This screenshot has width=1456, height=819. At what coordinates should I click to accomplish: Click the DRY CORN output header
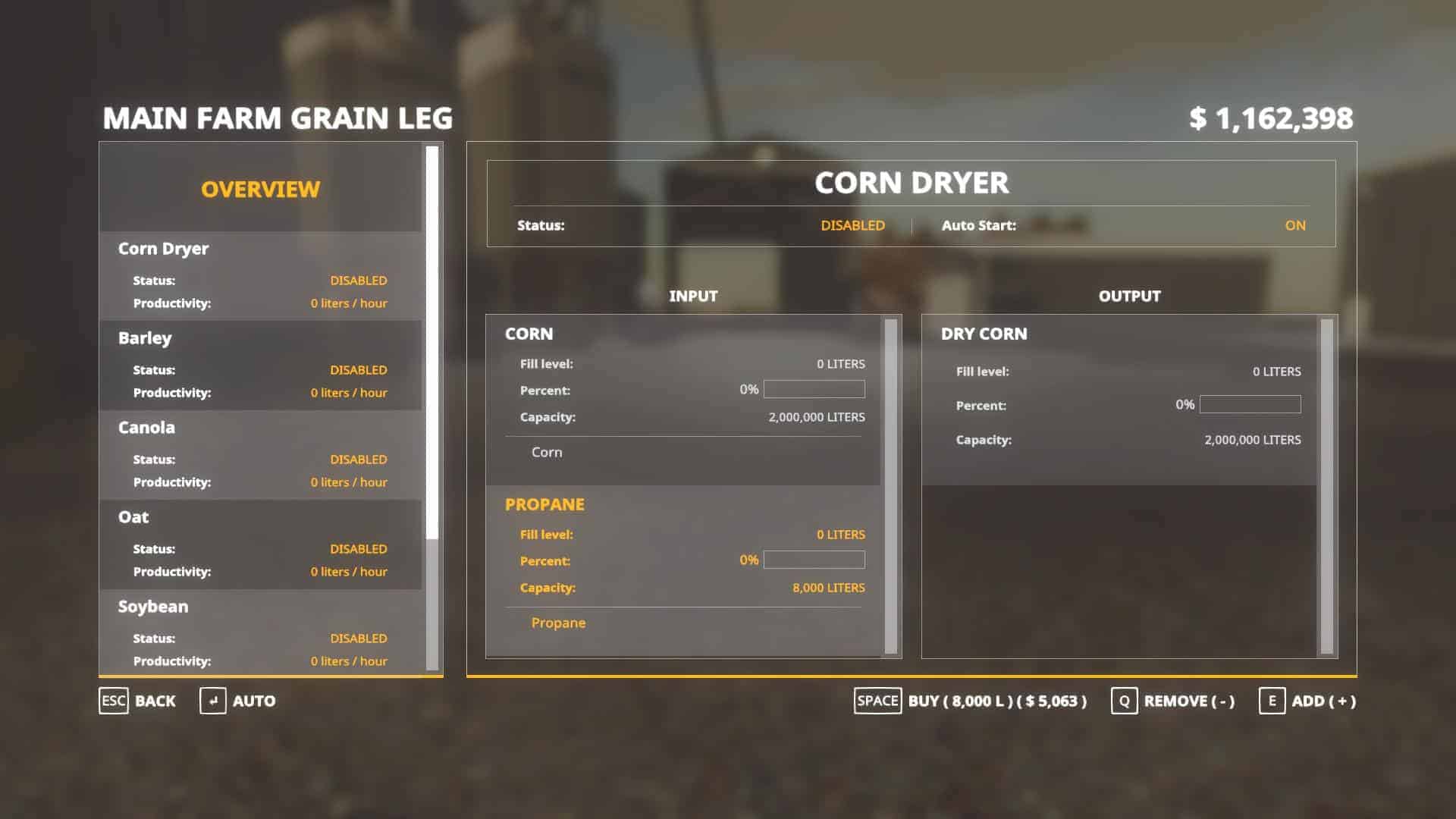[984, 334]
